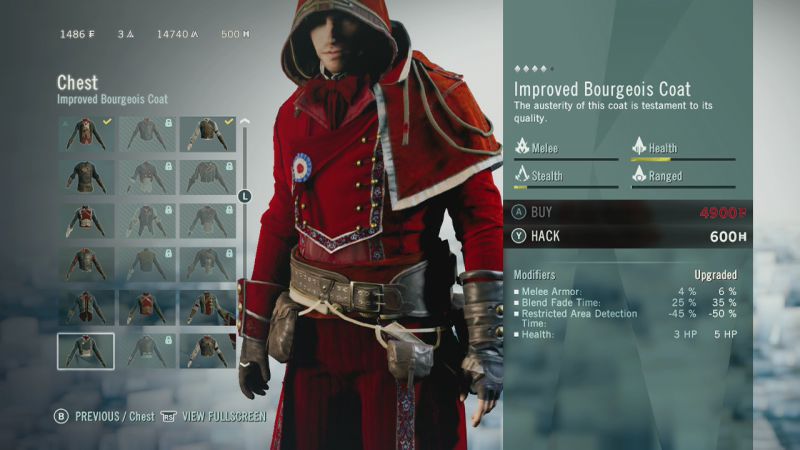Choose the HACK option for 600
Viewport: 800px width, 450px height.
630,236
